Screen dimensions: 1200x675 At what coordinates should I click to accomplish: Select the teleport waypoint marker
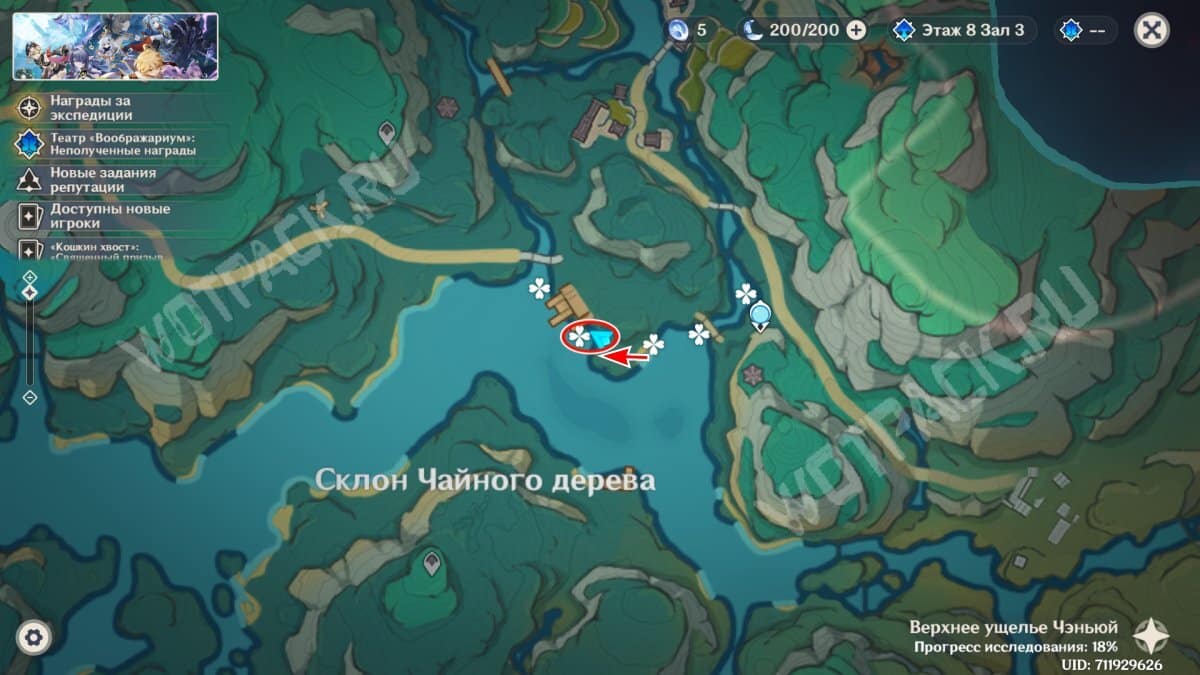[761, 316]
